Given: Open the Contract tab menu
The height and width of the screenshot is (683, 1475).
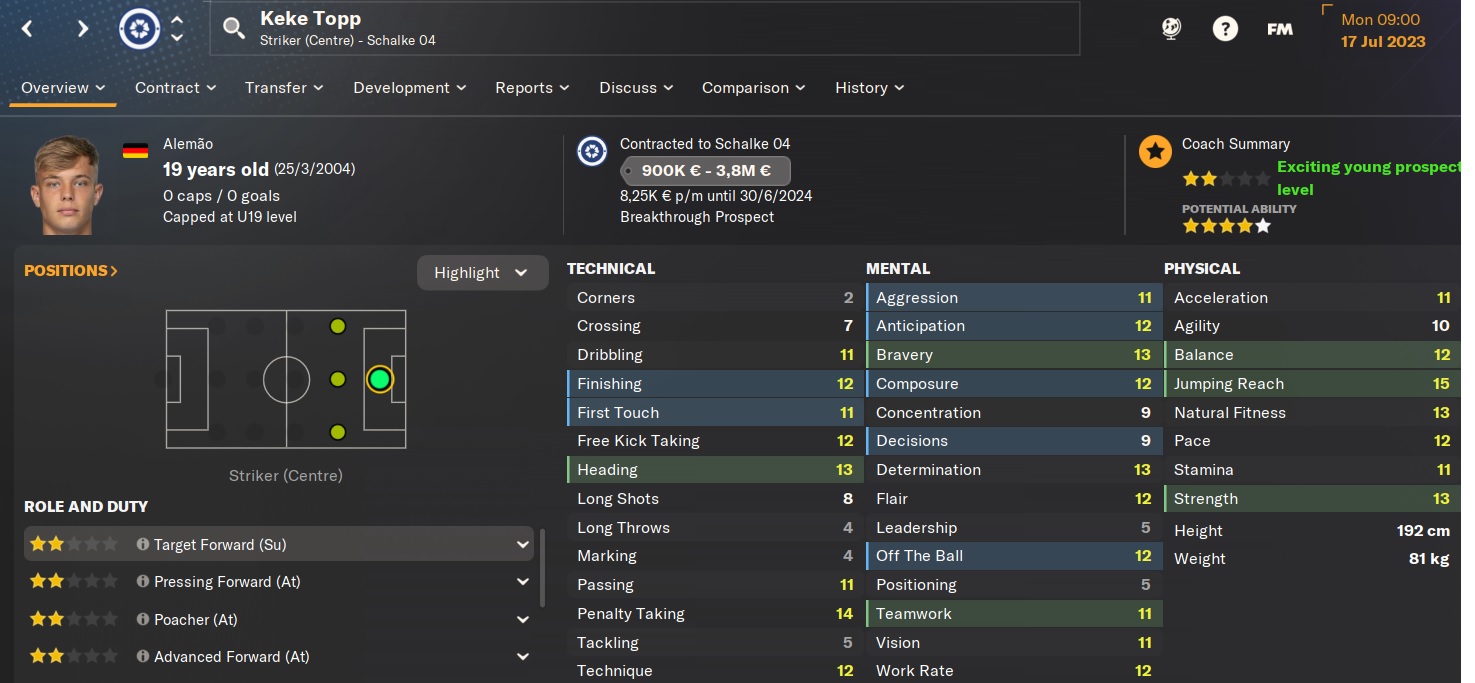Looking at the screenshot, I should (176, 88).
